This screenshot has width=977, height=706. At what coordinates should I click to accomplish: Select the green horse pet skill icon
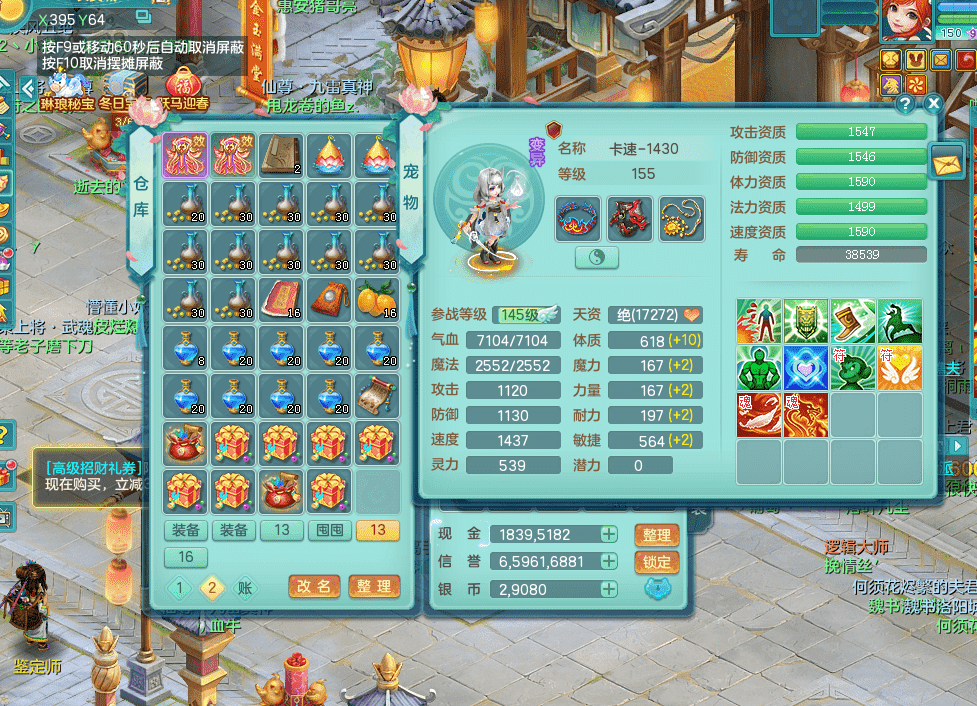(900, 322)
